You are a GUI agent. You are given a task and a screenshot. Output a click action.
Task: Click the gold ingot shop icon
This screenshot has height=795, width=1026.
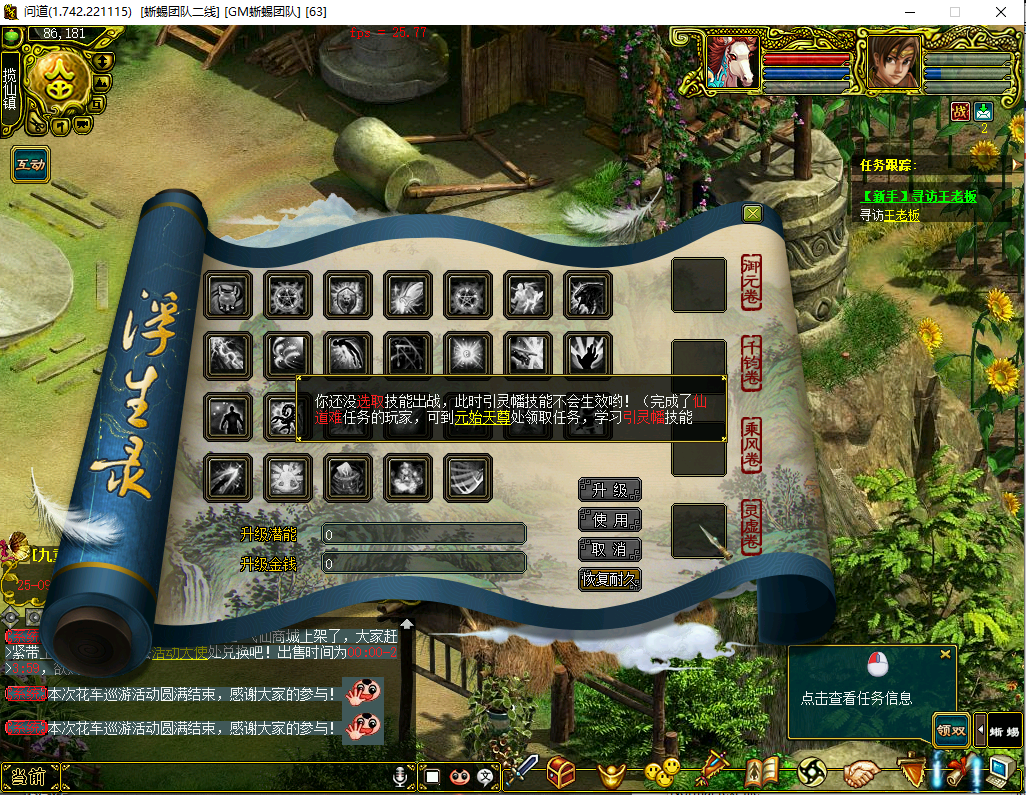click(x=612, y=772)
